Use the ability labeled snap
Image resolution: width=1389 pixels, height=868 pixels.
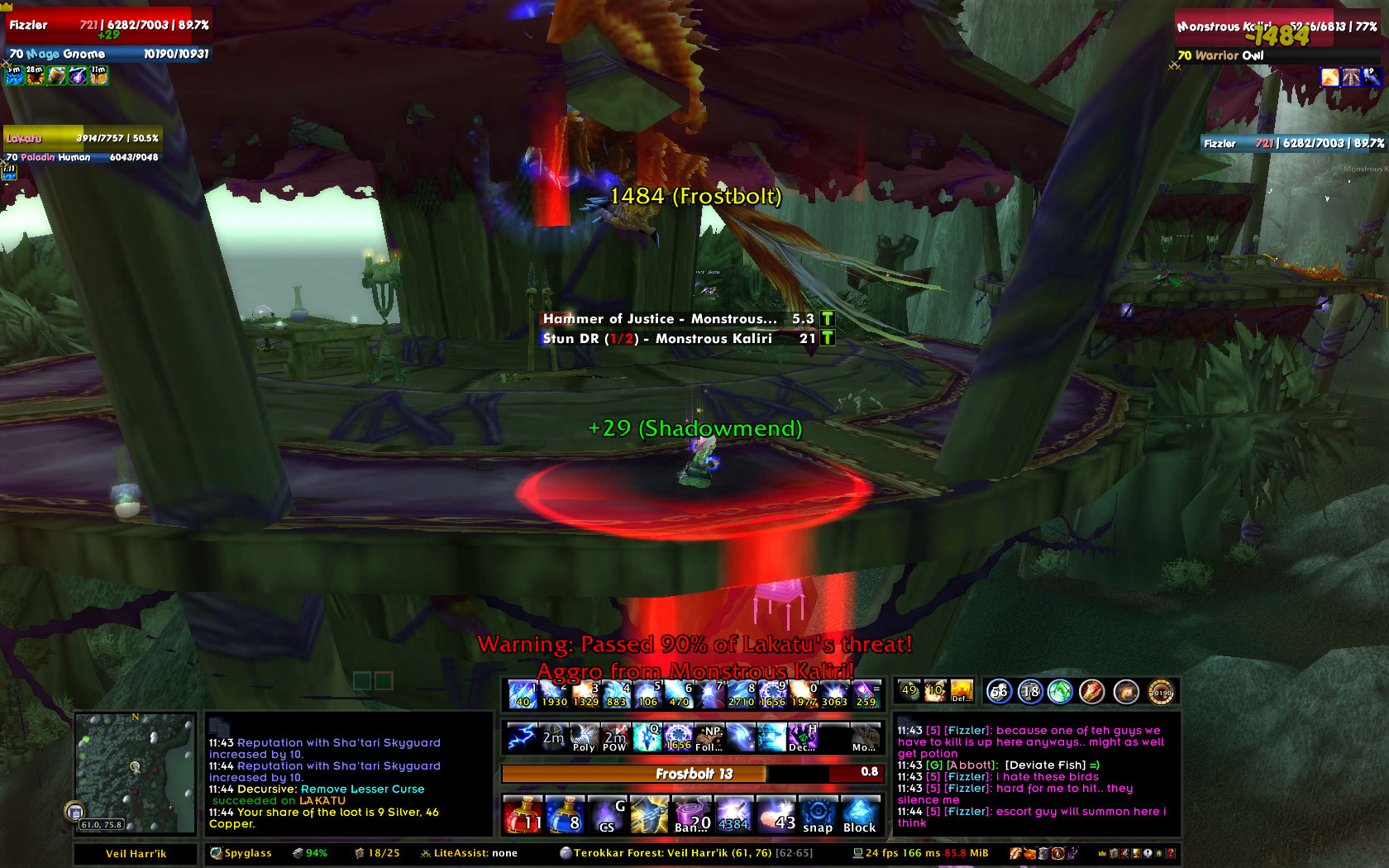tap(818, 814)
